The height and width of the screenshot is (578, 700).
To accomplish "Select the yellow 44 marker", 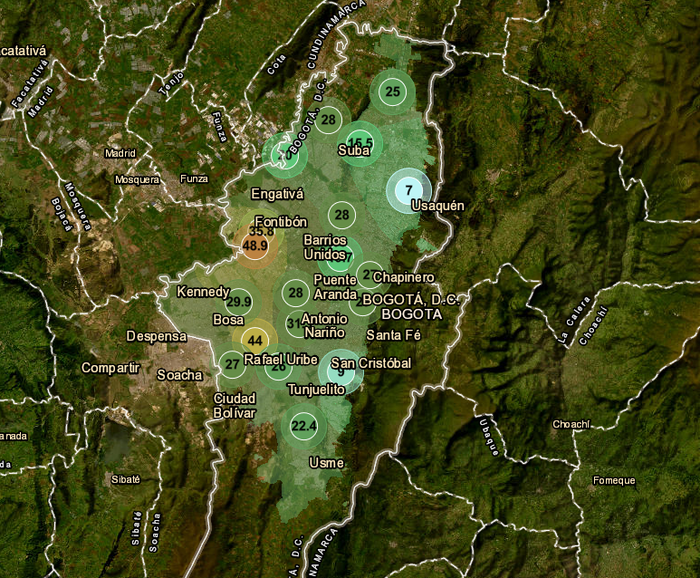I will point(254,338).
